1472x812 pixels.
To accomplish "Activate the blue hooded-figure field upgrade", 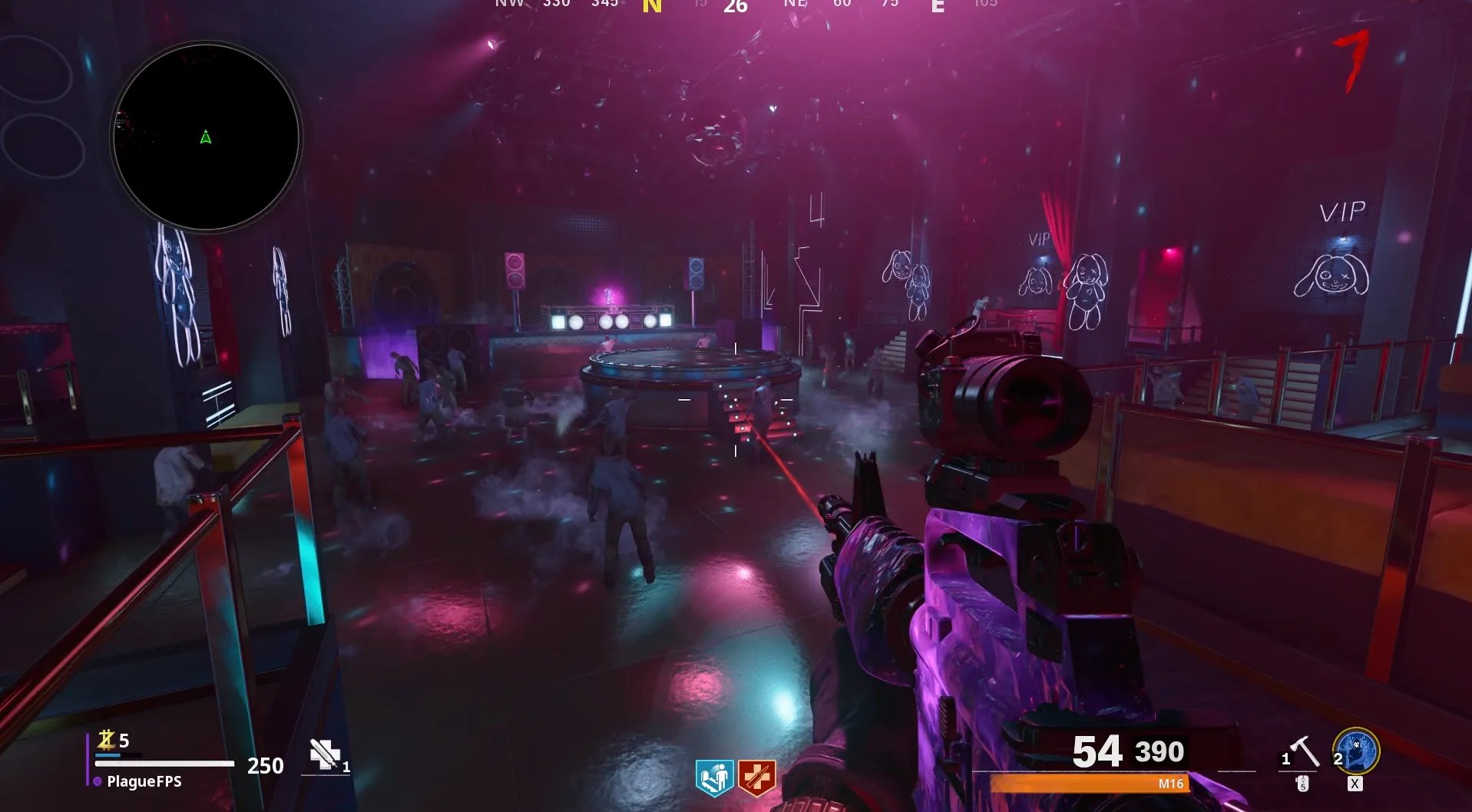I will (1356, 751).
